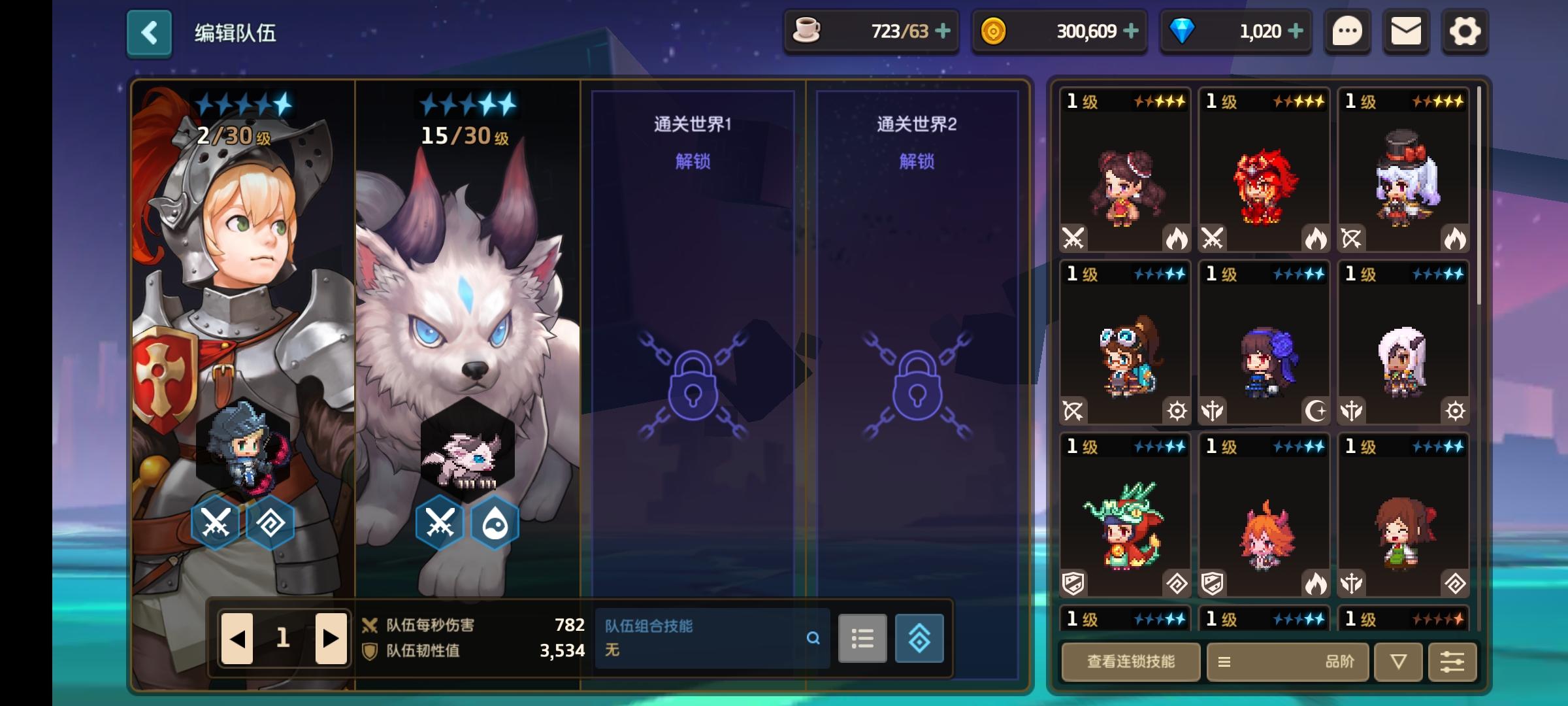Open the mail envelope icon

pyautogui.click(x=1406, y=31)
